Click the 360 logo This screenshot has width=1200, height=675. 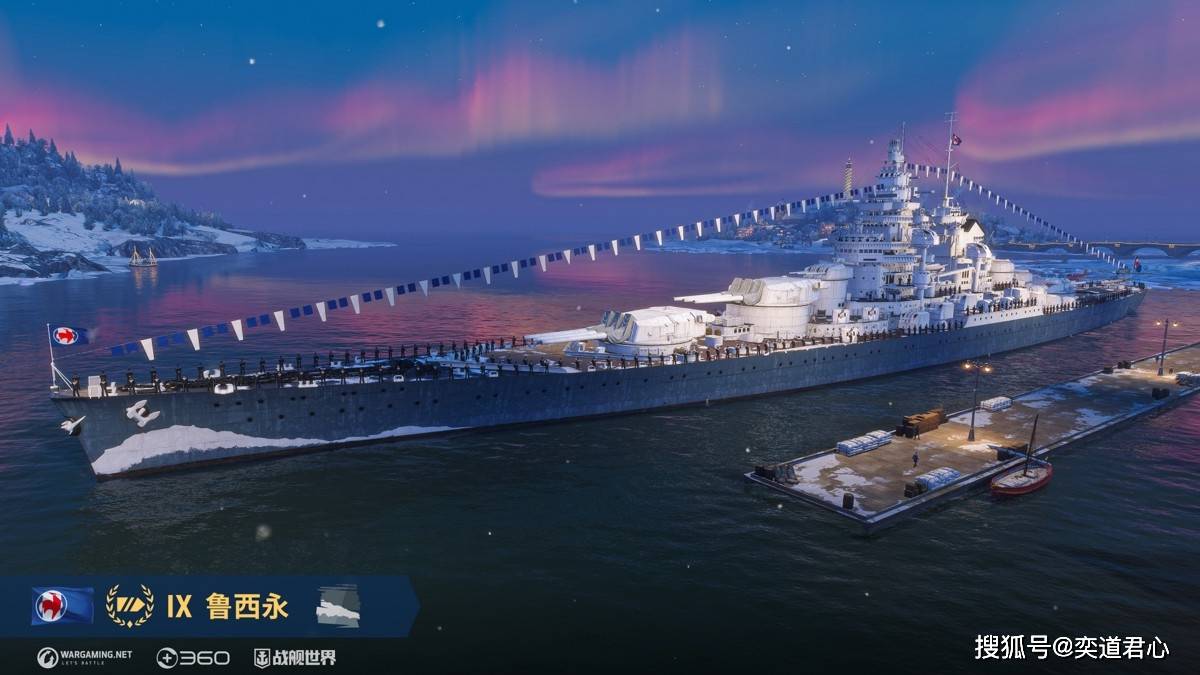pos(192,657)
